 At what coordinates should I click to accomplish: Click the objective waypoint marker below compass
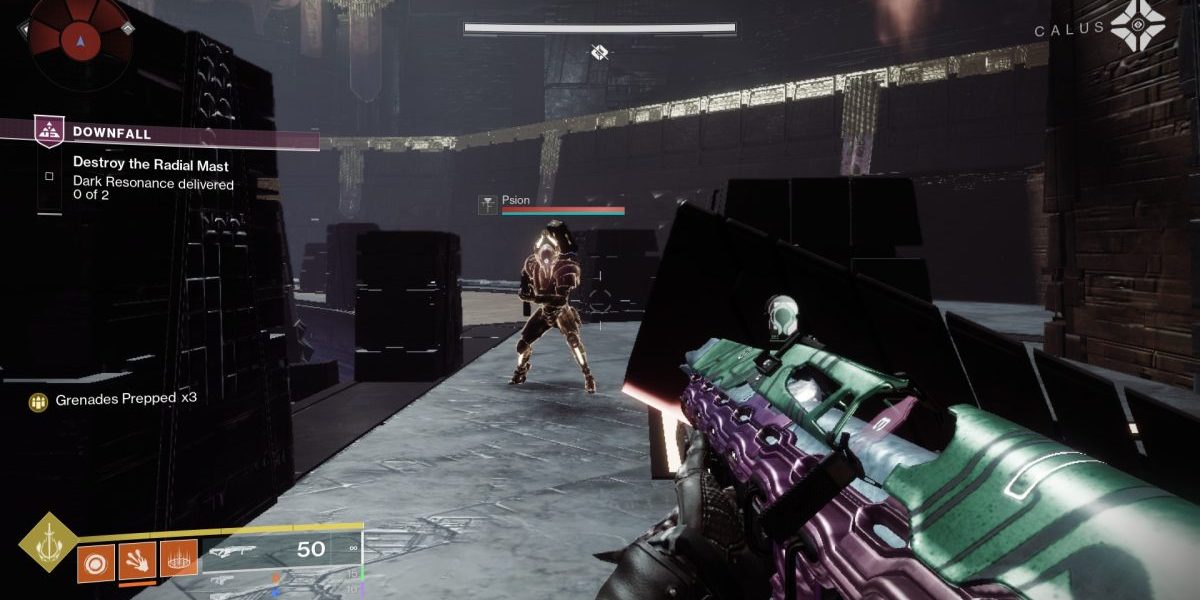599,51
